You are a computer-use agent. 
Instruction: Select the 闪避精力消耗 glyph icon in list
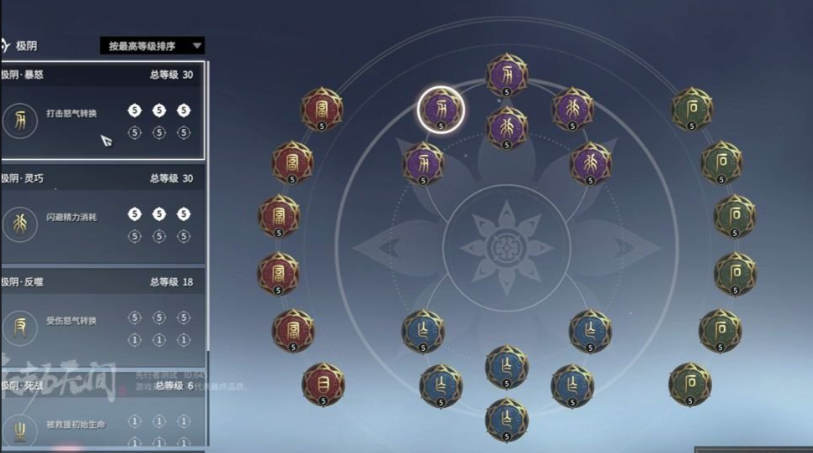click(x=20, y=224)
